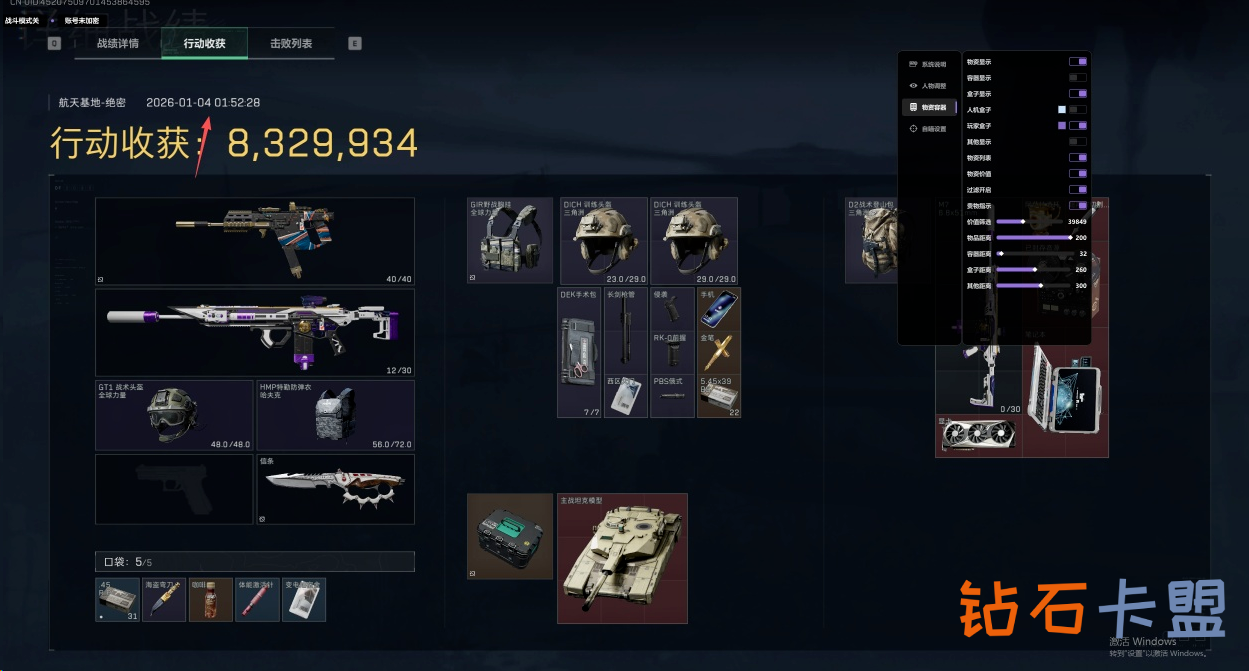Screen dimensions: 1249x671
Task: Select the GT1 战术头盔 equipment slot
Action: point(174,415)
